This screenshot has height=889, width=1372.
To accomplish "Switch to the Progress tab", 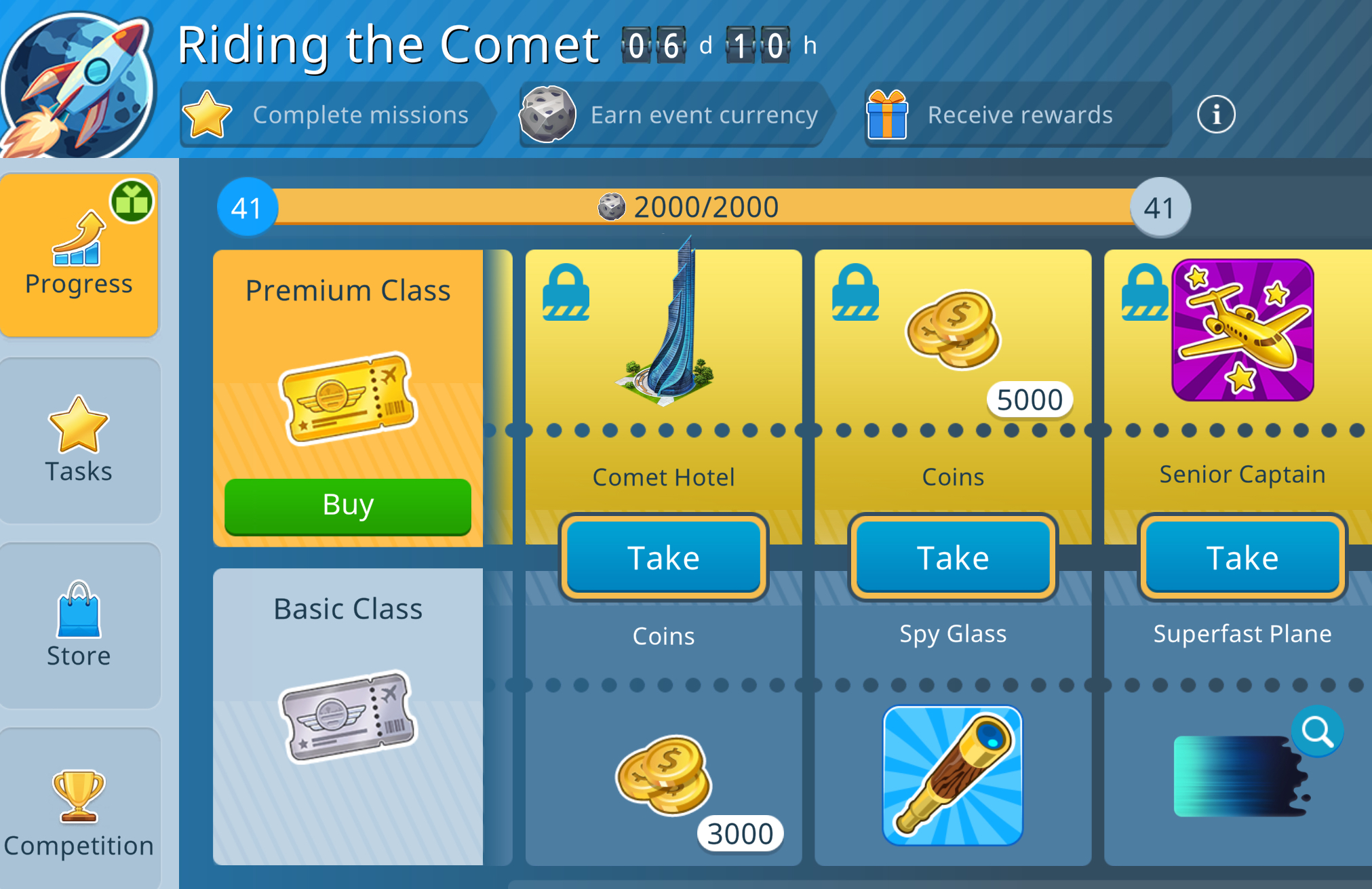I will coord(79,255).
